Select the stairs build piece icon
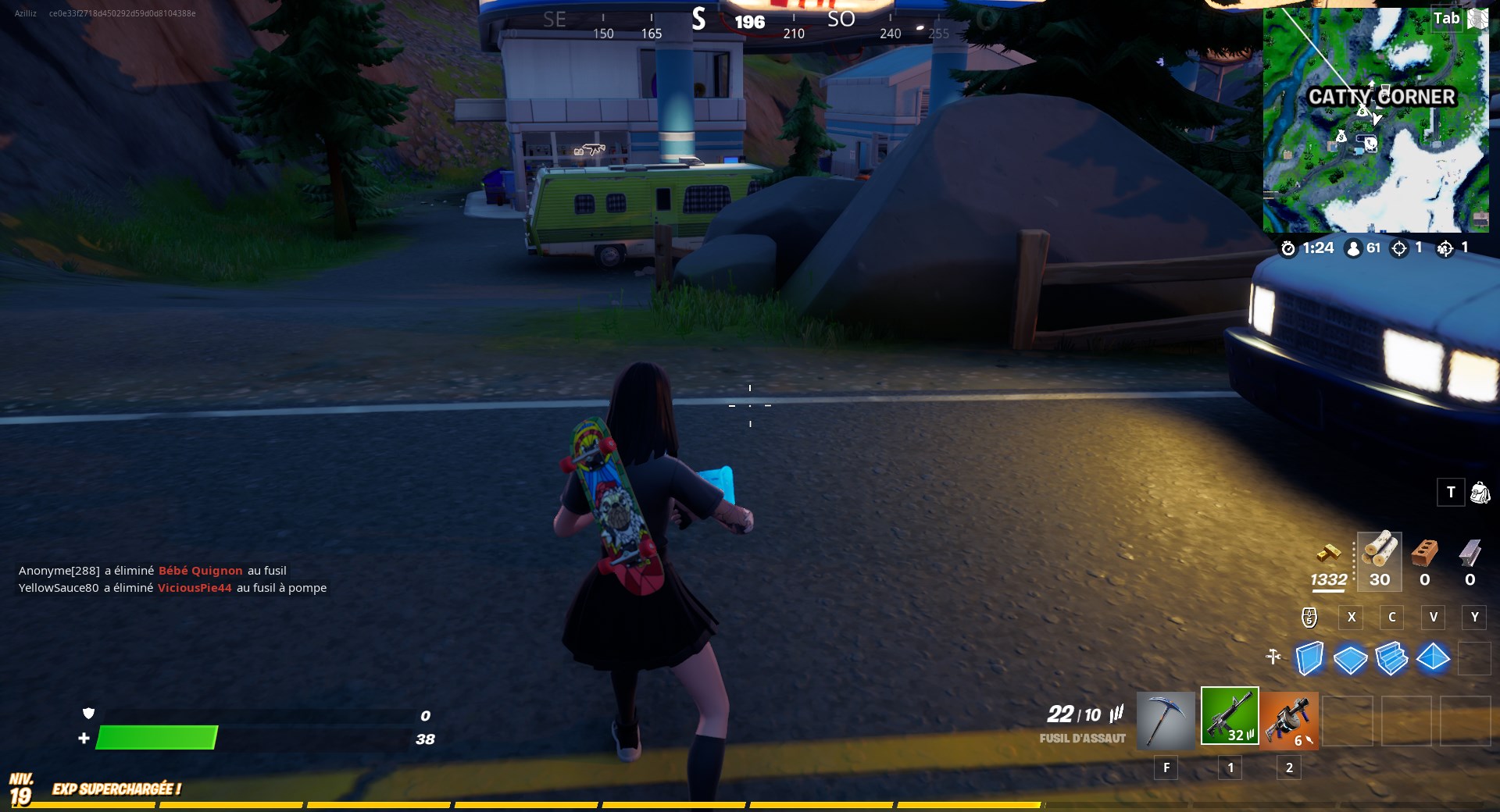The image size is (1500, 812). click(x=1393, y=660)
